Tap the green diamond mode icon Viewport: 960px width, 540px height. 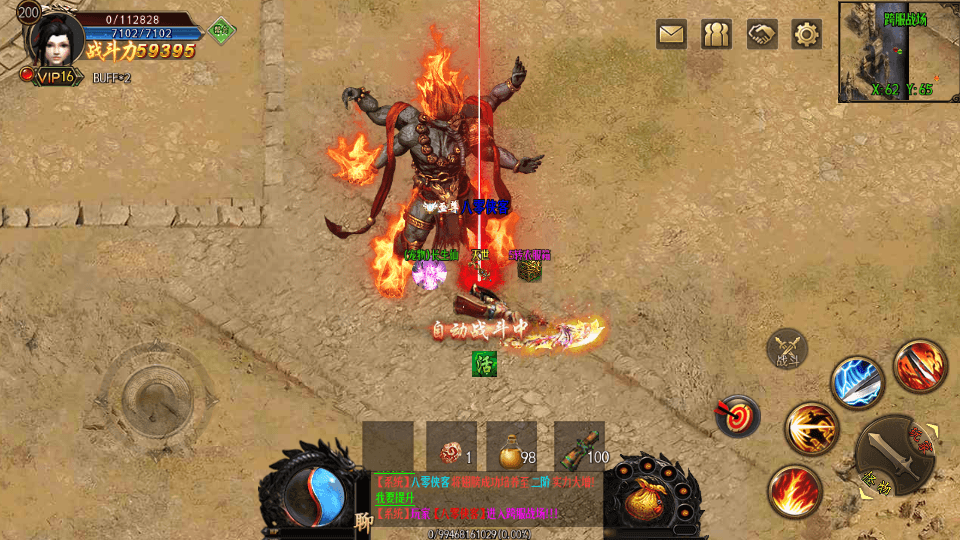[x=220, y=30]
